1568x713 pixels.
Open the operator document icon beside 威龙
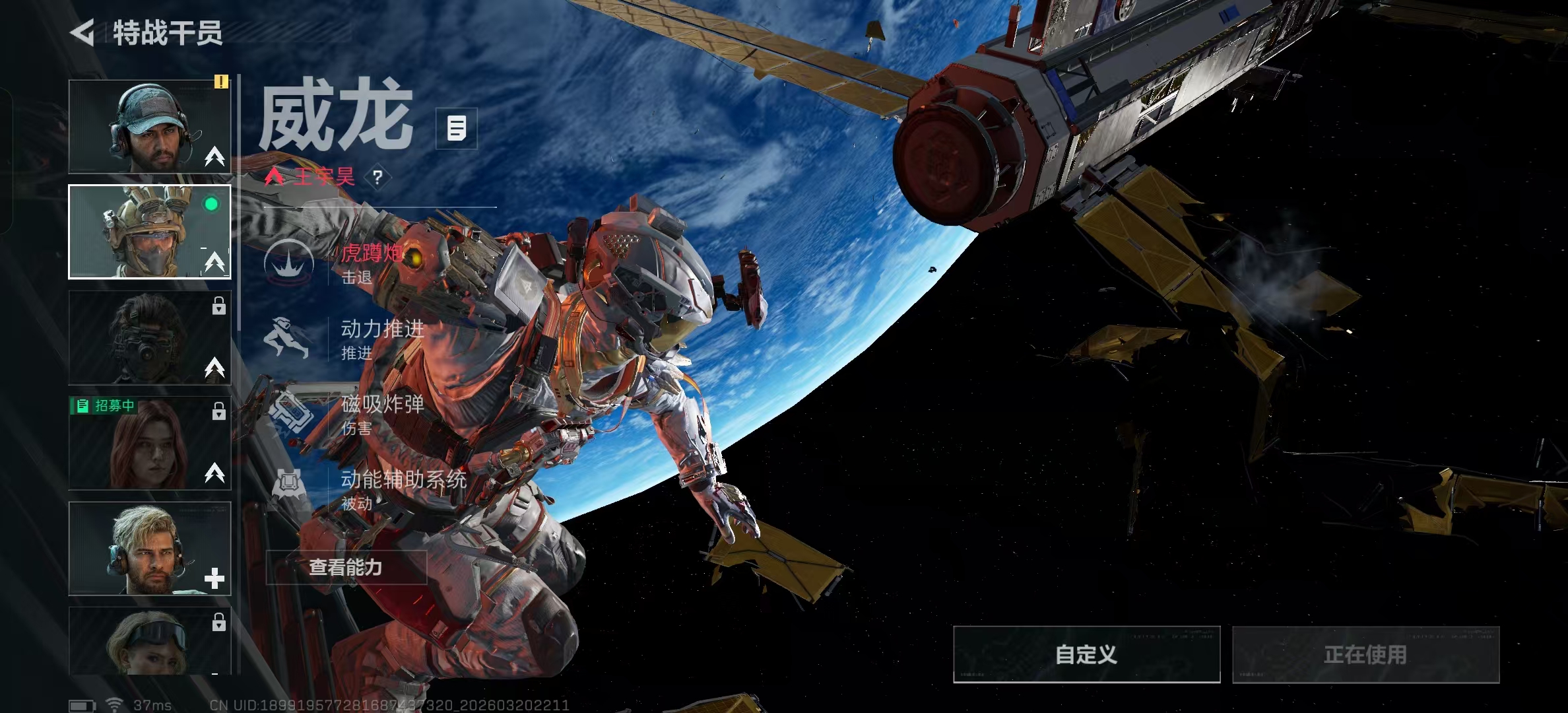click(x=457, y=128)
